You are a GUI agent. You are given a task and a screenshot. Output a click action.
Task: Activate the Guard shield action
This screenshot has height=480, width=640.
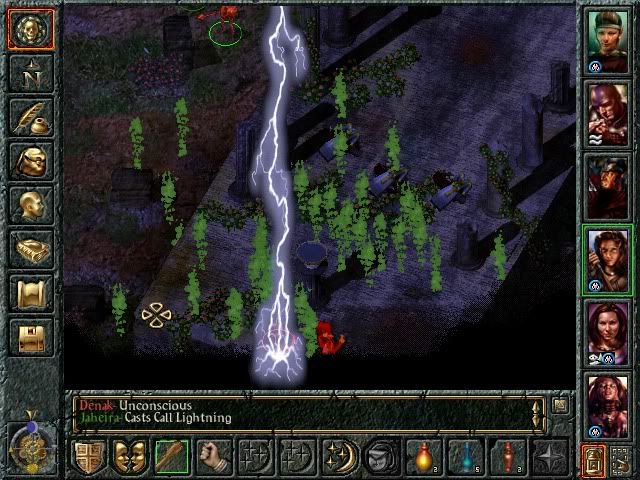(88, 458)
